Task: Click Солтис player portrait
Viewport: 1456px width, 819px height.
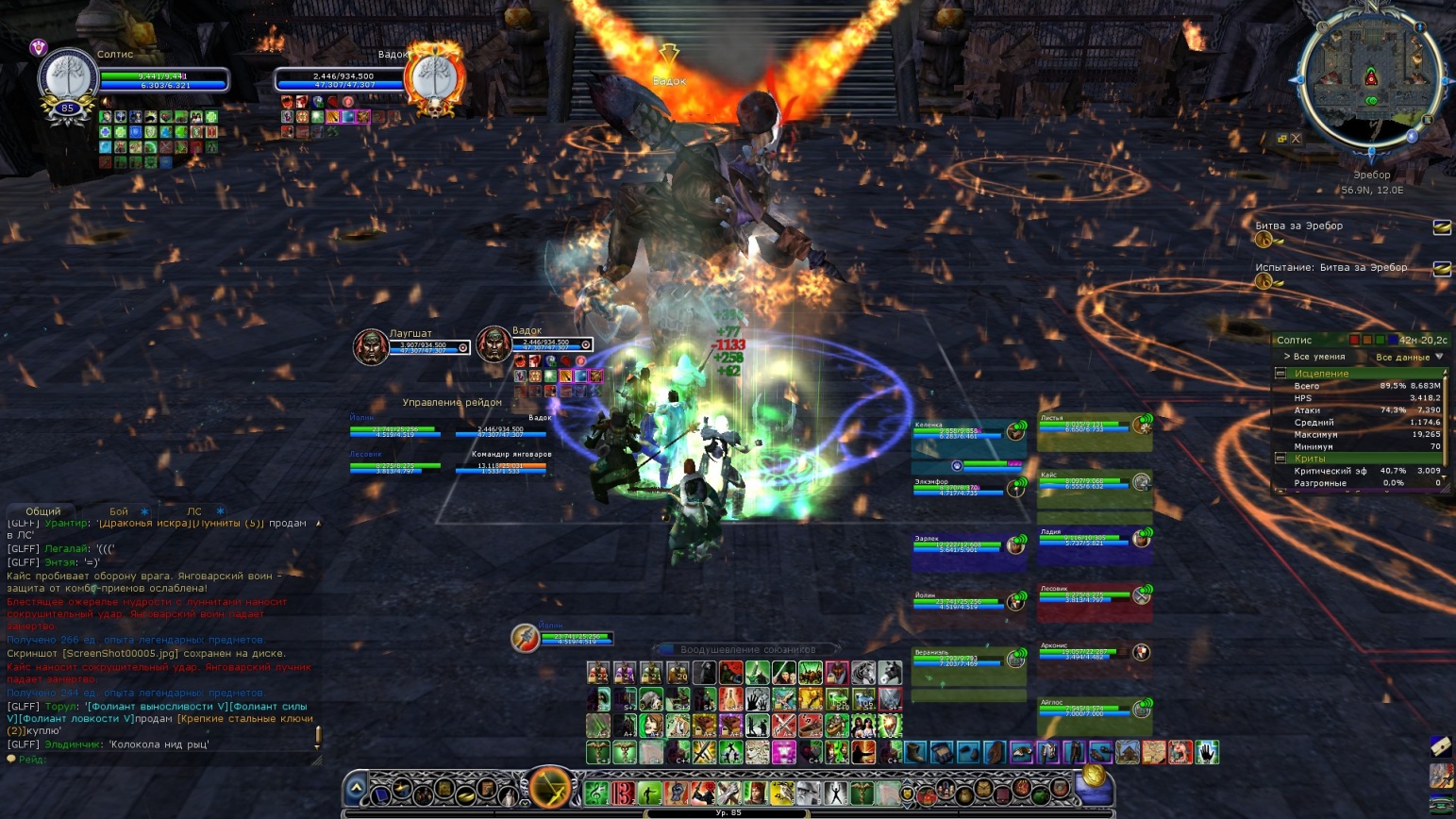Action: coord(68,79)
